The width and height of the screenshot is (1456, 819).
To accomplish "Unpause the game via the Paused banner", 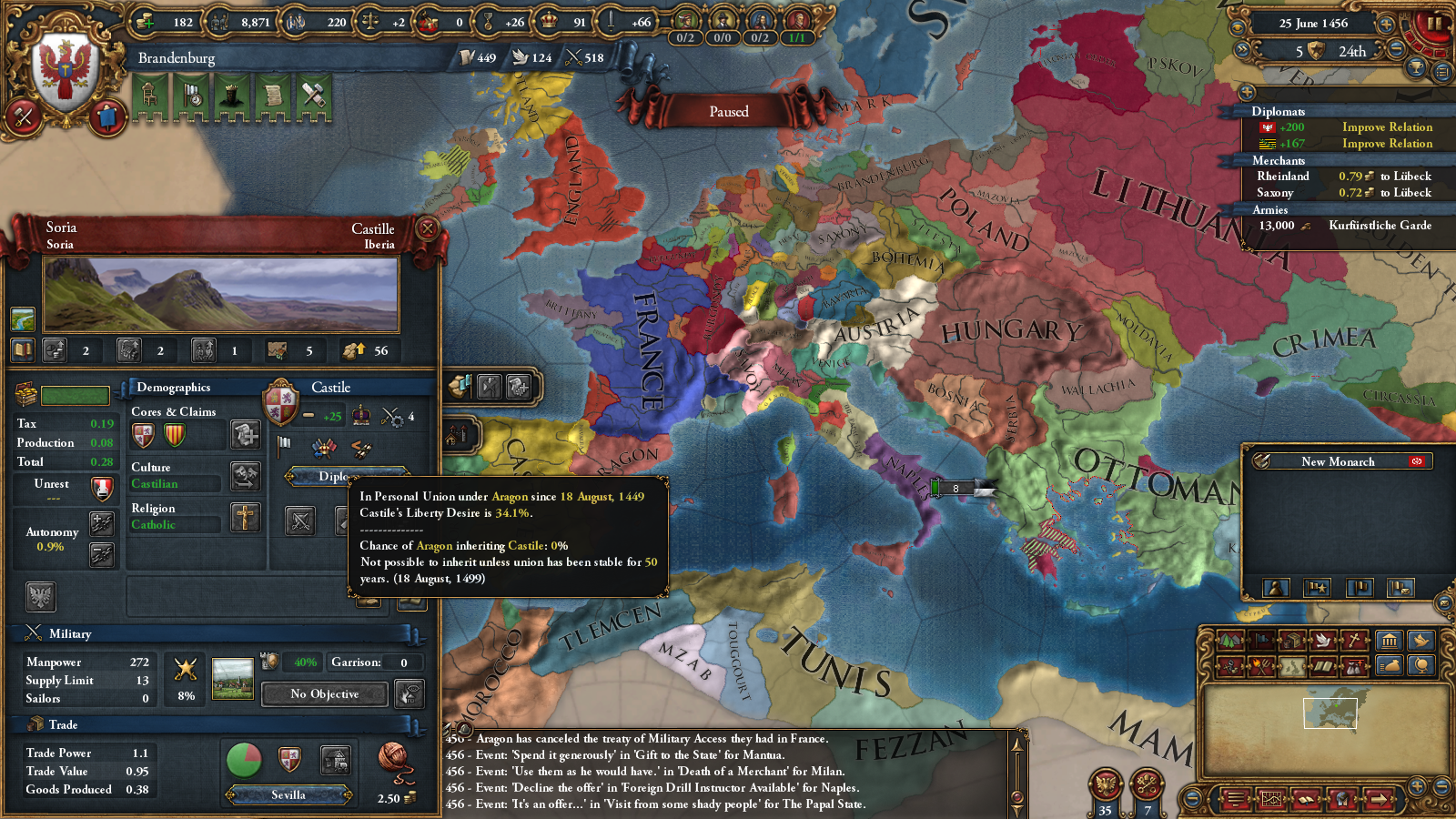I will 728,110.
